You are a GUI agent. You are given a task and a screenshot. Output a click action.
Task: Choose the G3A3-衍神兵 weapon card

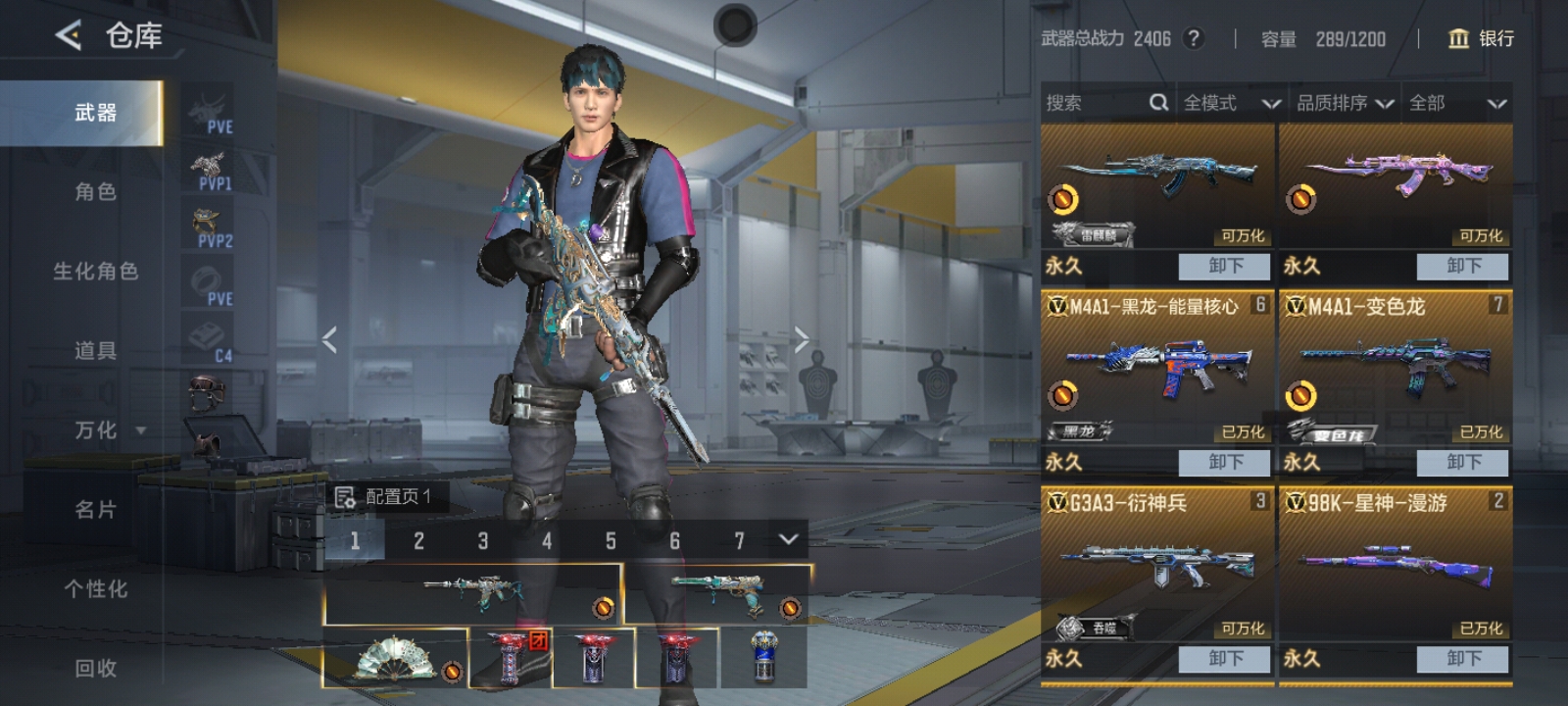[1157, 567]
